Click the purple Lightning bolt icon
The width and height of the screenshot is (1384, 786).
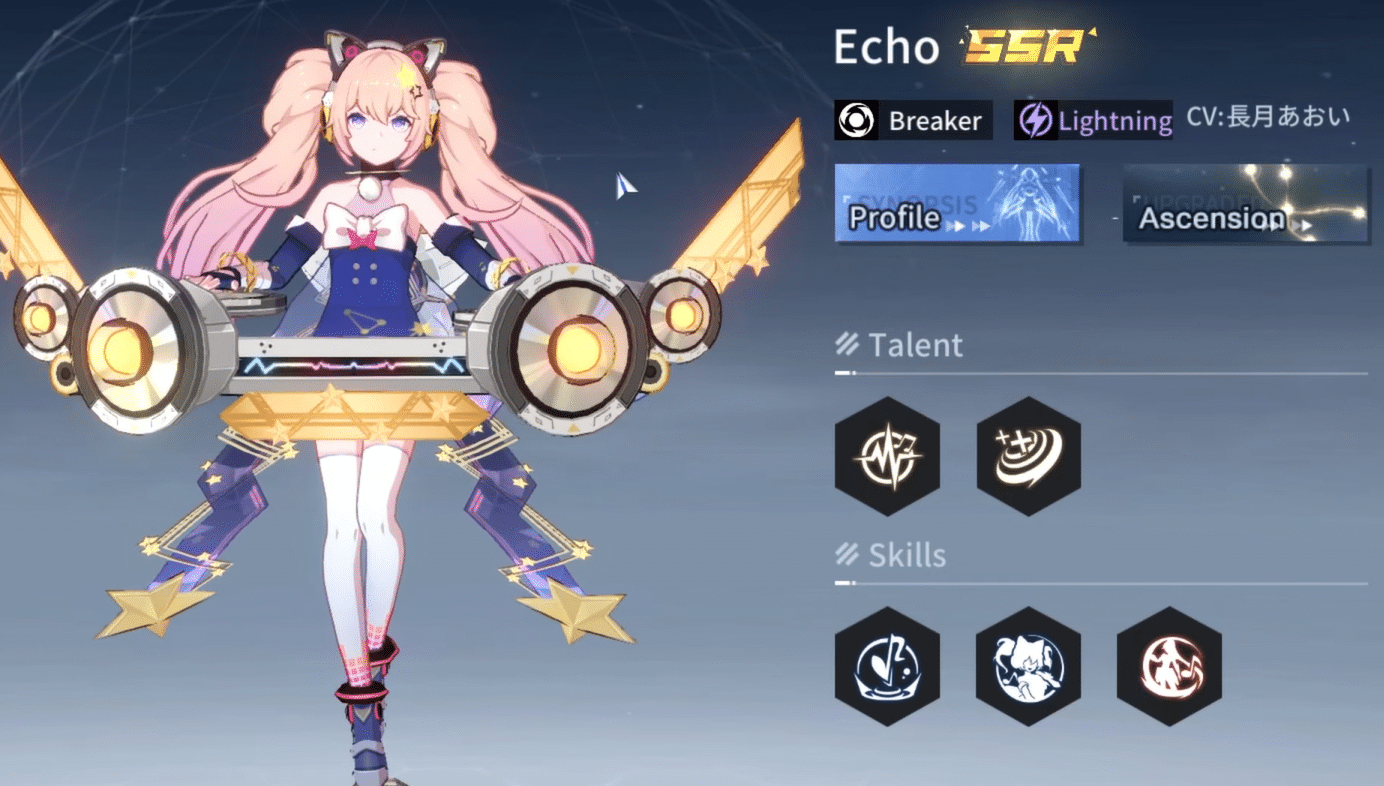pyautogui.click(x=1037, y=120)
